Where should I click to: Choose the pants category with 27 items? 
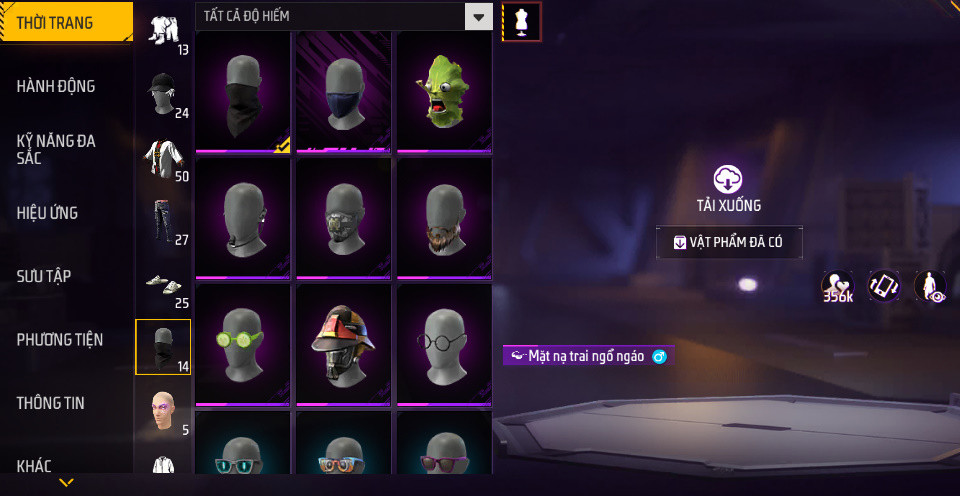click(163, 221)
